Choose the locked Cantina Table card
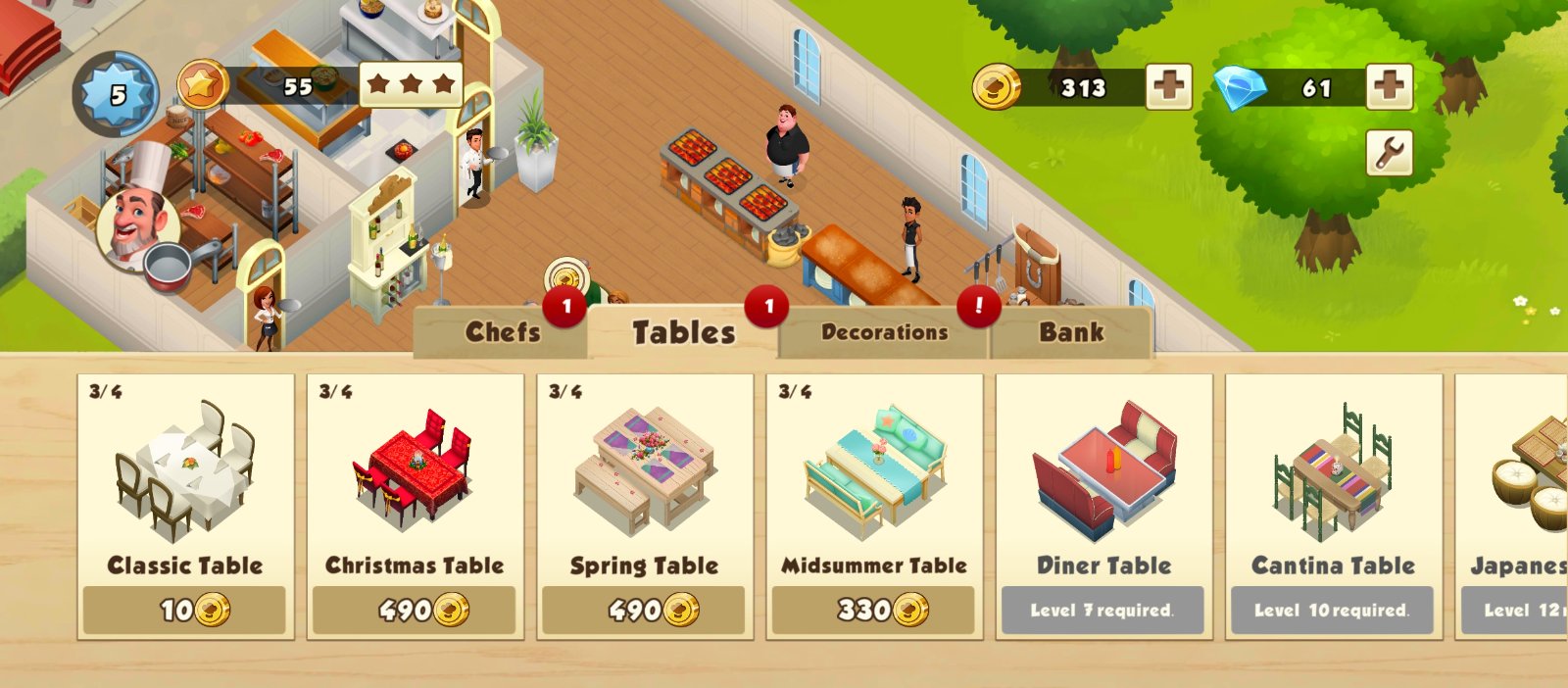 pyautogui.click(x=1333, y=506)
